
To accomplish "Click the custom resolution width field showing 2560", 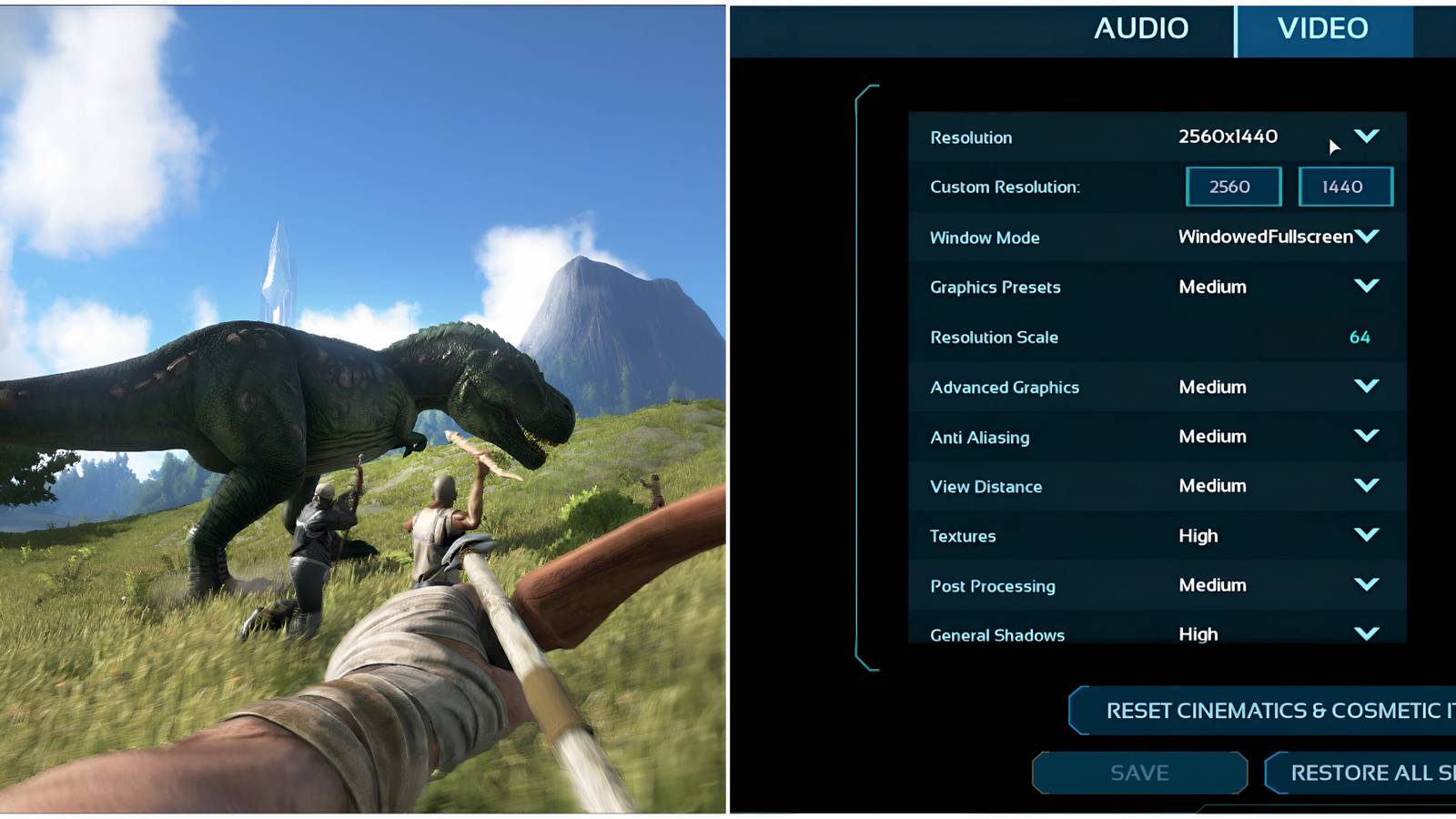I will [x=1232, y=186].
